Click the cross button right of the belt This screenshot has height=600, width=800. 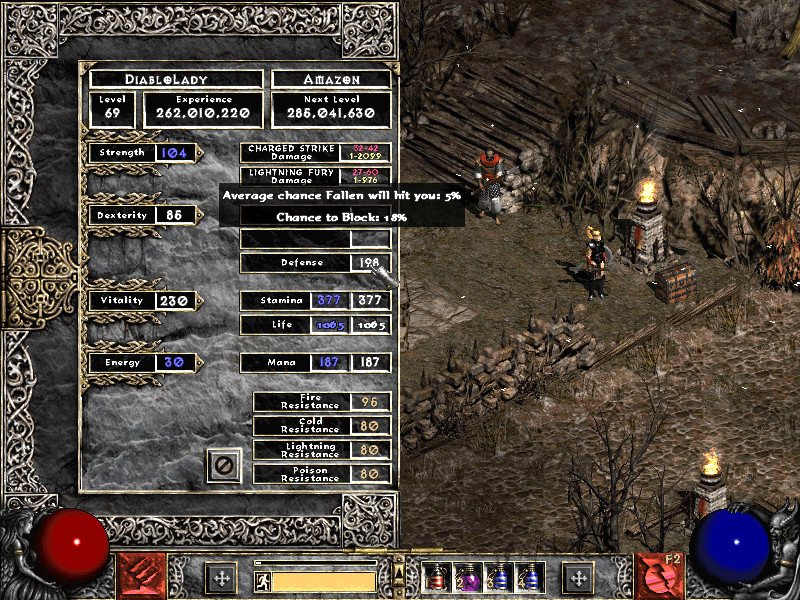tap(578, 577)
